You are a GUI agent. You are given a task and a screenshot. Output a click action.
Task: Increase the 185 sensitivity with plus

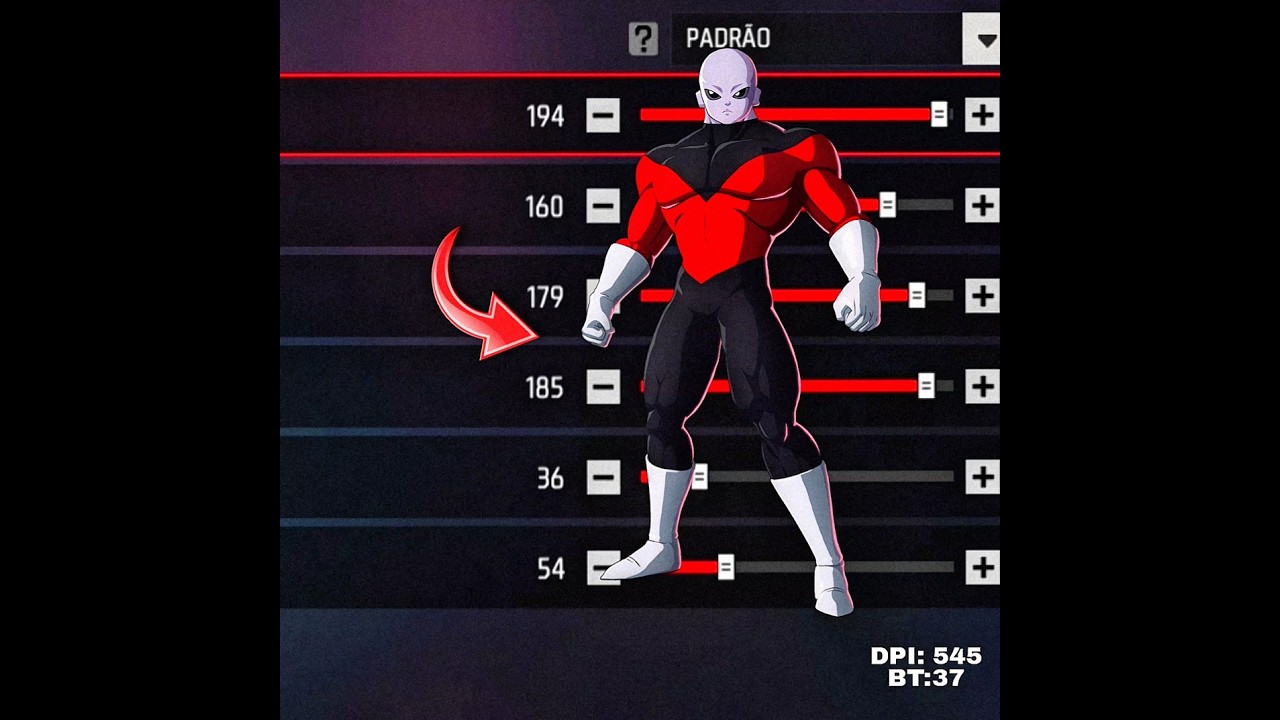point(982,386)
